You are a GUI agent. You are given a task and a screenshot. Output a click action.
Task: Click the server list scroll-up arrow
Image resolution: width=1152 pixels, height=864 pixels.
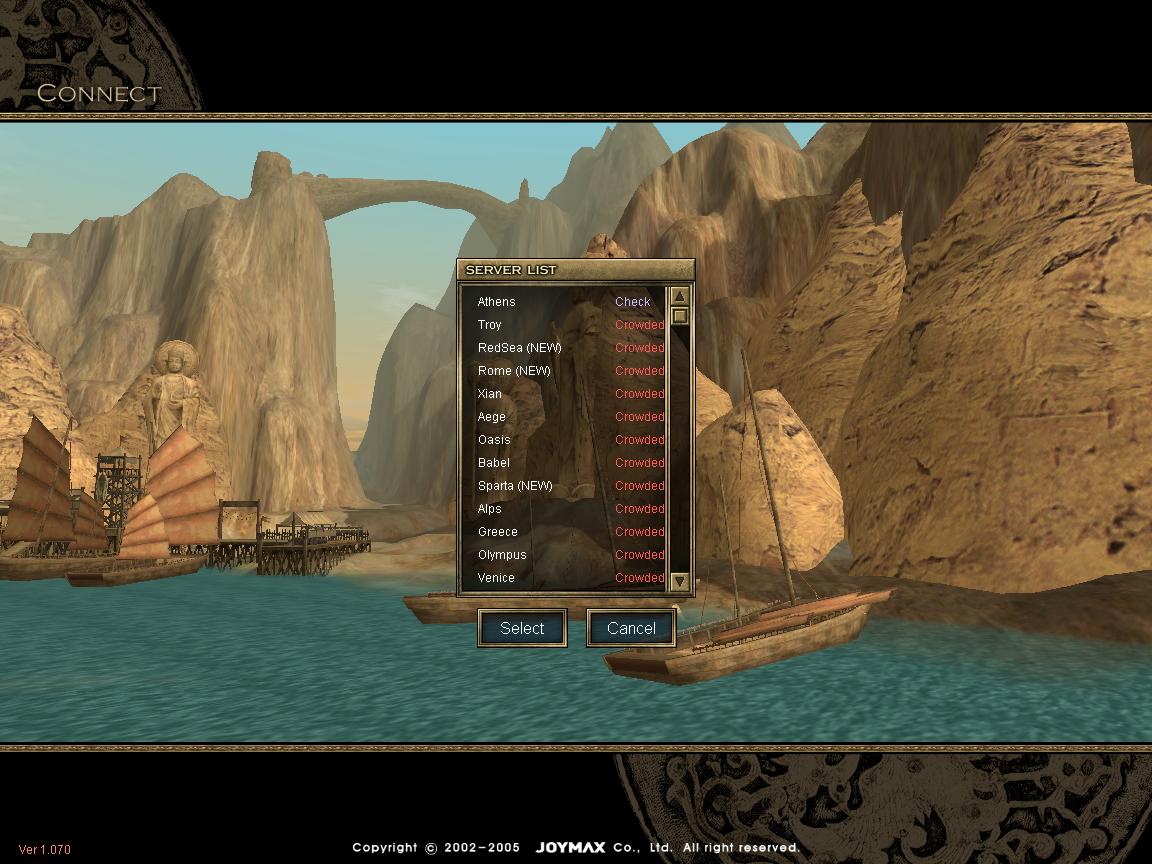(x=680, y=296)
